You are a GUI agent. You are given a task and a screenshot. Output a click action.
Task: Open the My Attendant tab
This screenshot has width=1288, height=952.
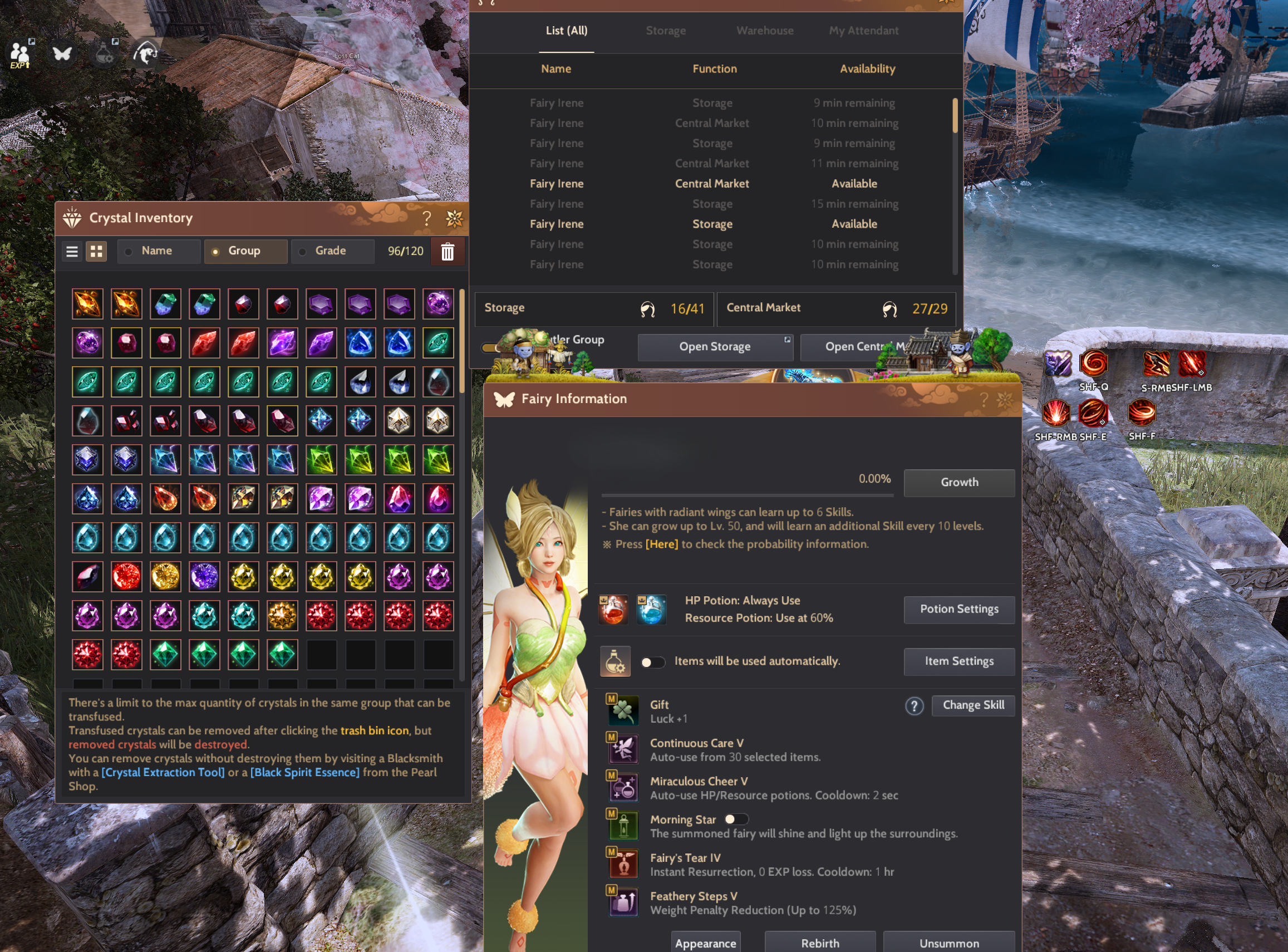tap(863, 31)
